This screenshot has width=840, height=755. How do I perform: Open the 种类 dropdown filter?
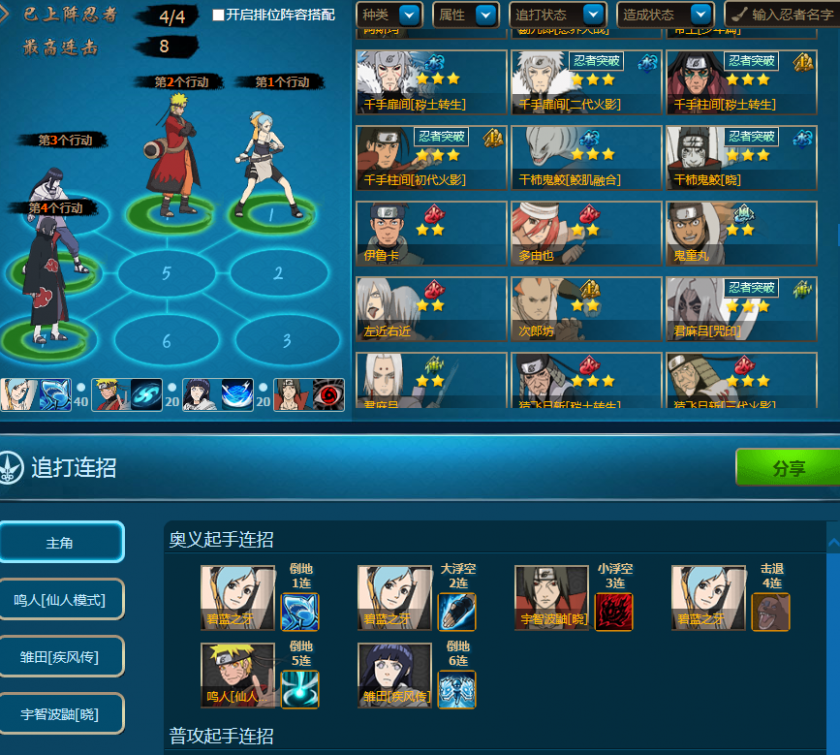coord(389,15)
